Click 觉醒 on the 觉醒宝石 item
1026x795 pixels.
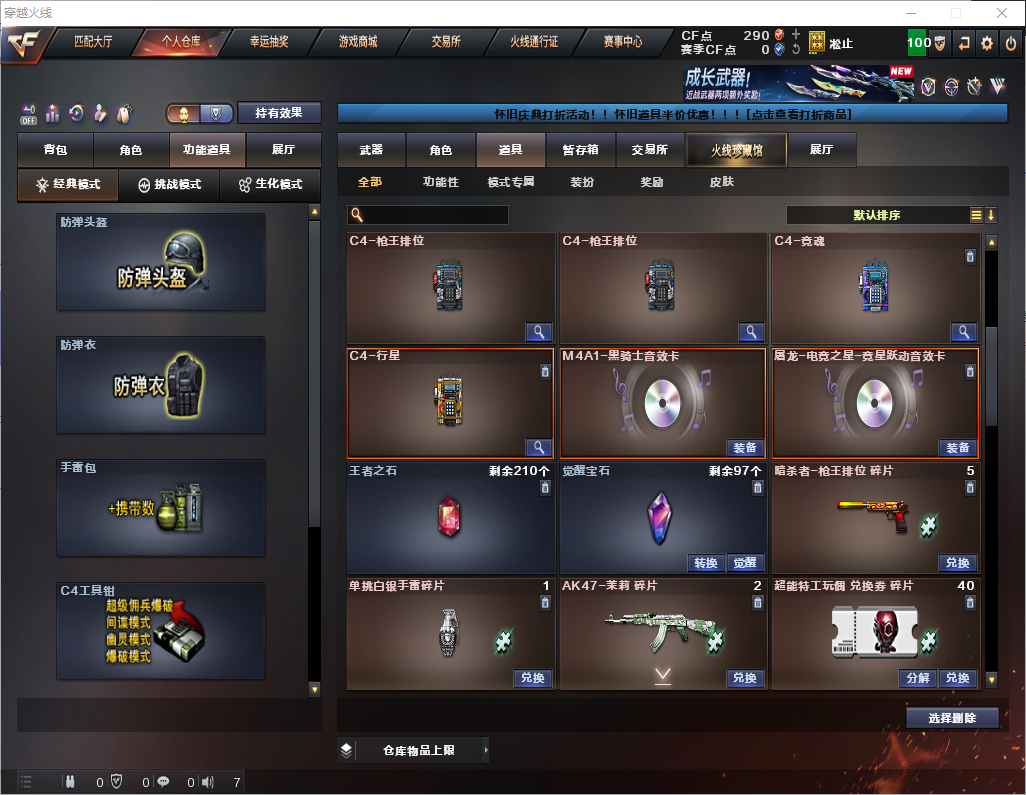(744, 563)
